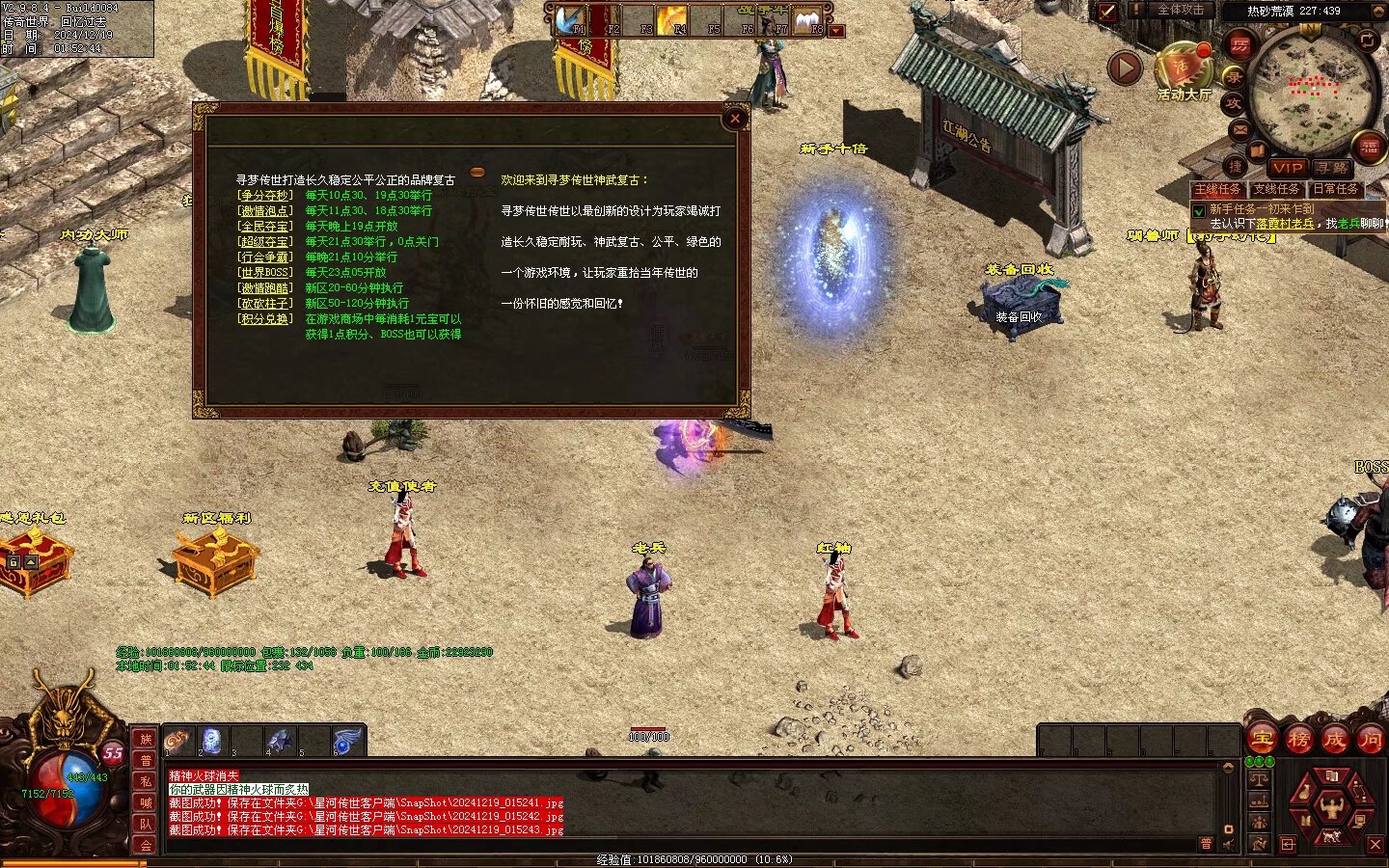Open the 争分夺秒 event link

[x=264, y=195]
